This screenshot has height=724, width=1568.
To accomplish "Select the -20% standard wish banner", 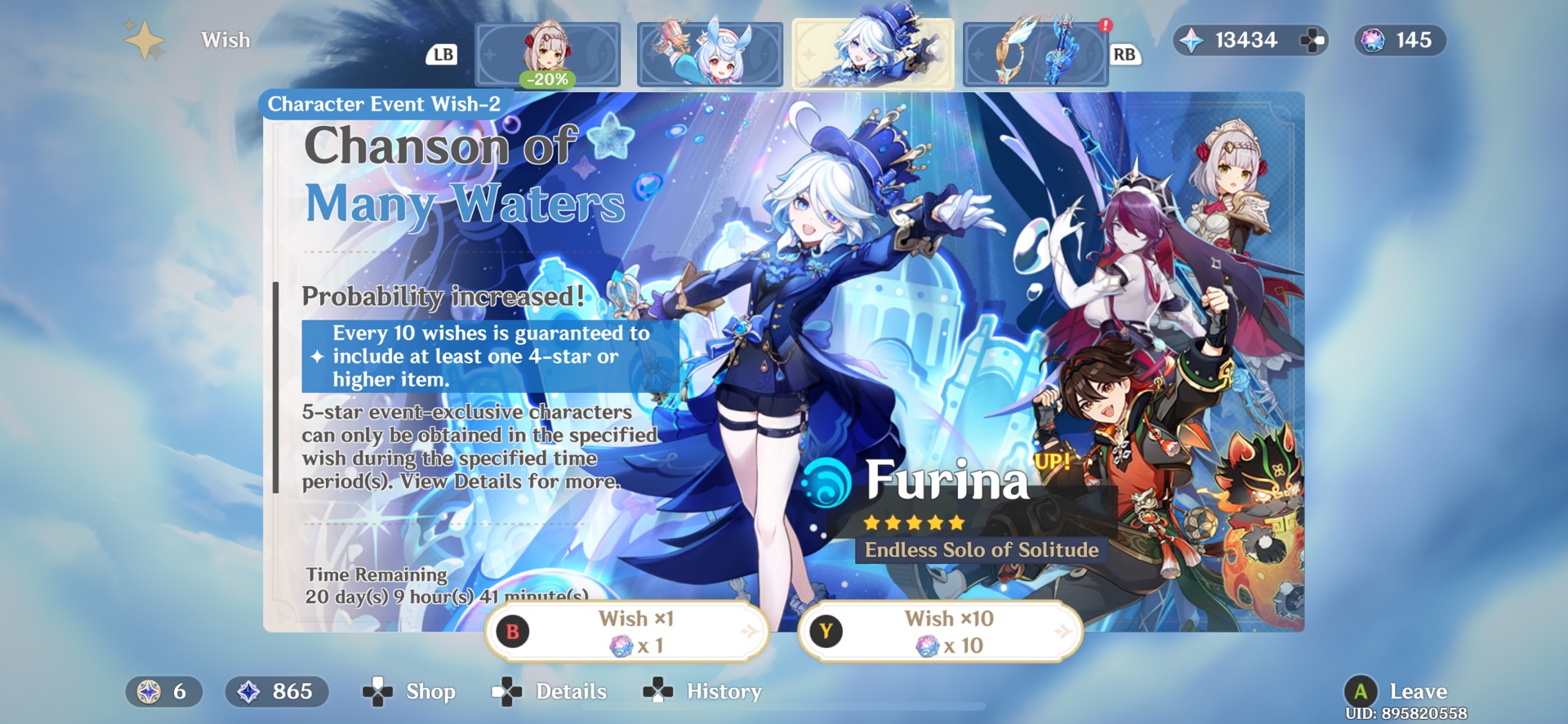I will click(546, 51).
